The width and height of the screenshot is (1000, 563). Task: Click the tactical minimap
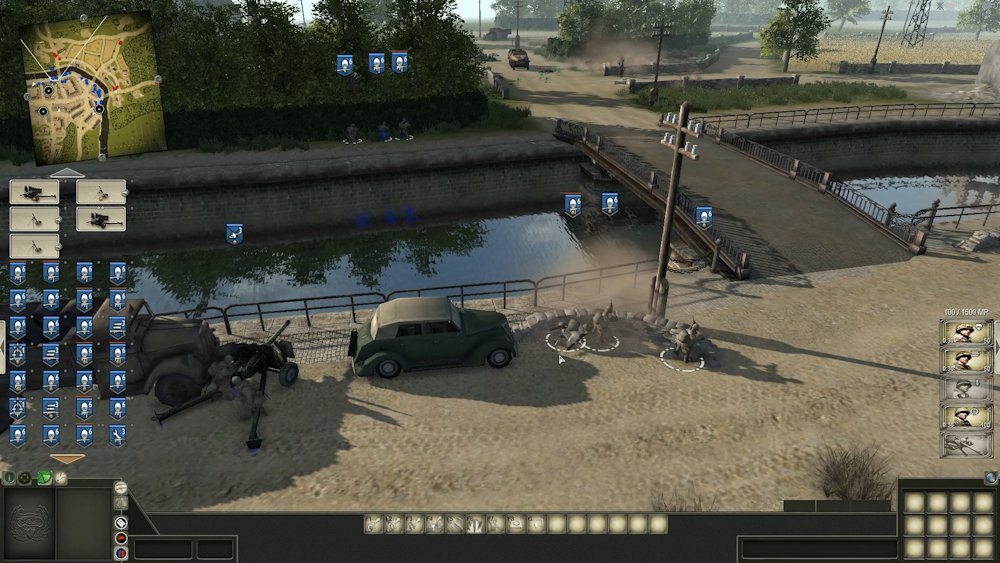[92, 86]
